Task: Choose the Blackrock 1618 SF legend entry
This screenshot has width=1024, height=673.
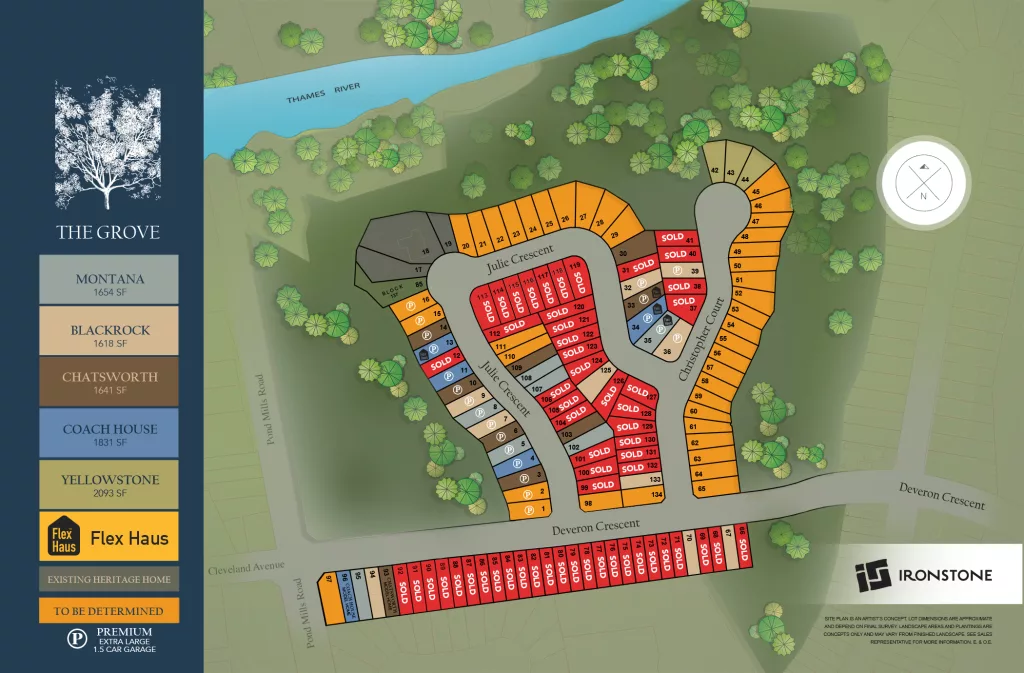Action: 109,331
